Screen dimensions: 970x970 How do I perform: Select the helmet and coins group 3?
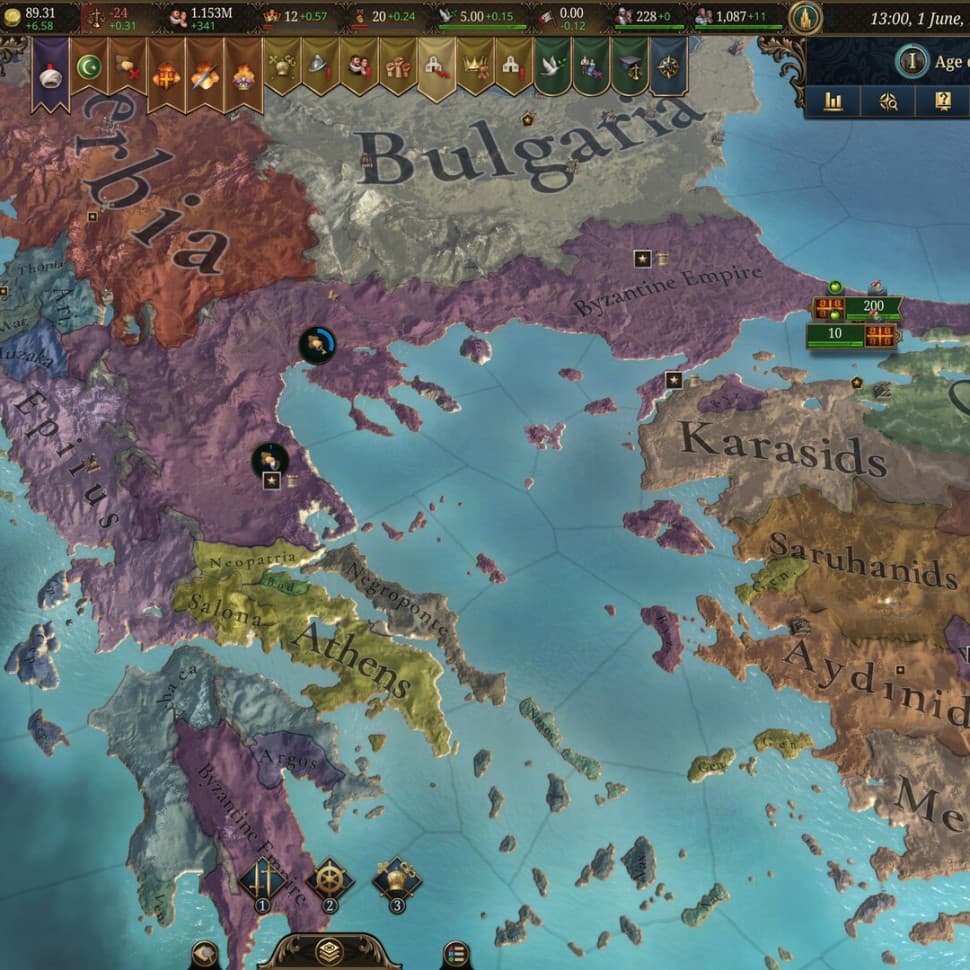tap(397, 884)
